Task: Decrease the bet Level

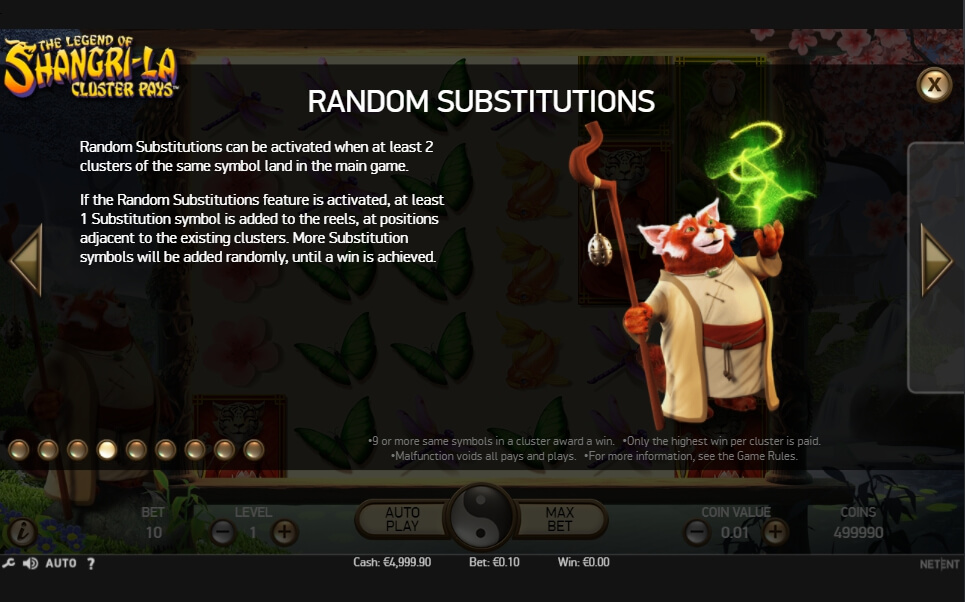Action: point(223,532)
